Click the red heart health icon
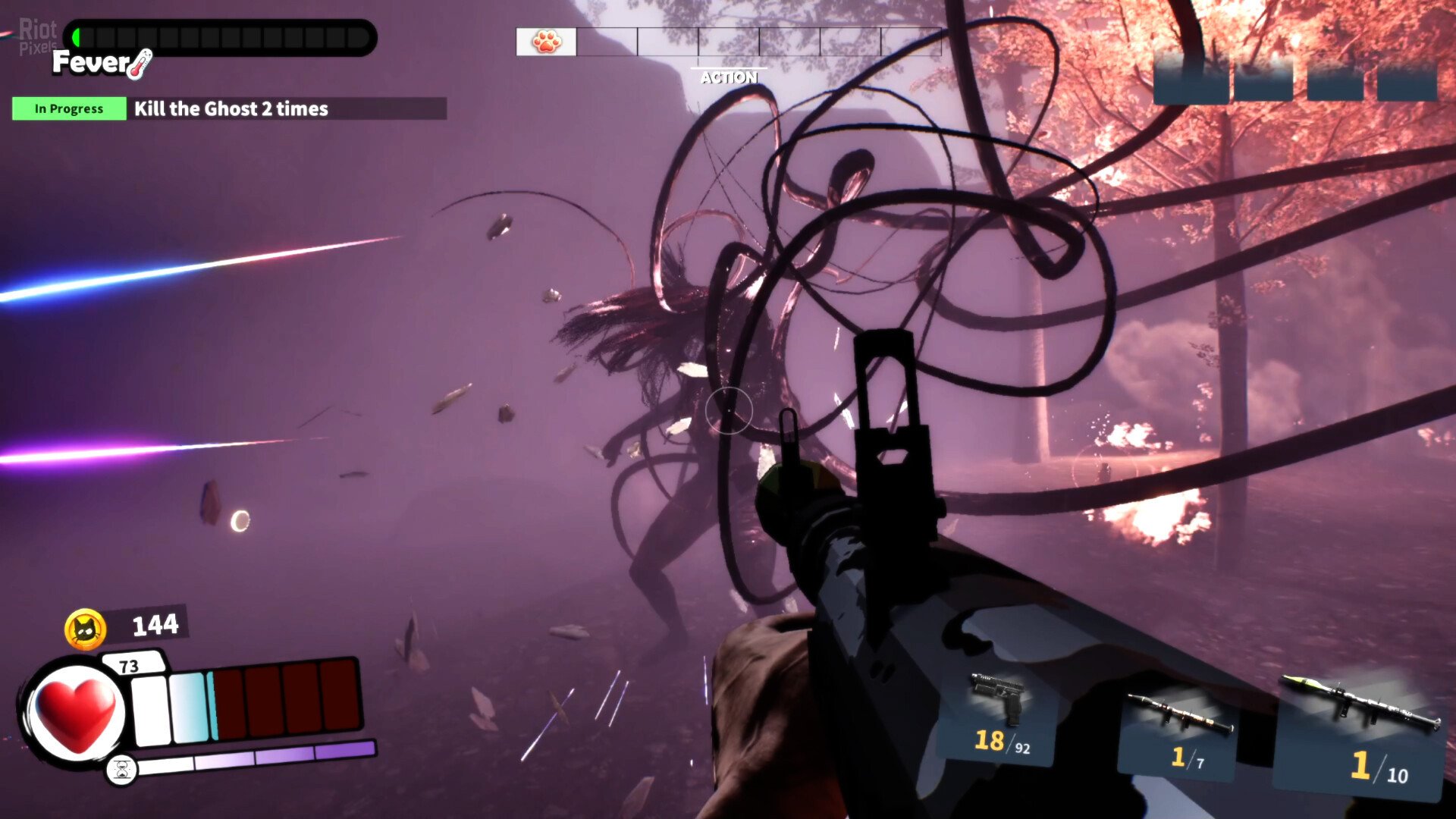Viewport: 1456px width, 819px height. (x=76, y=713)
